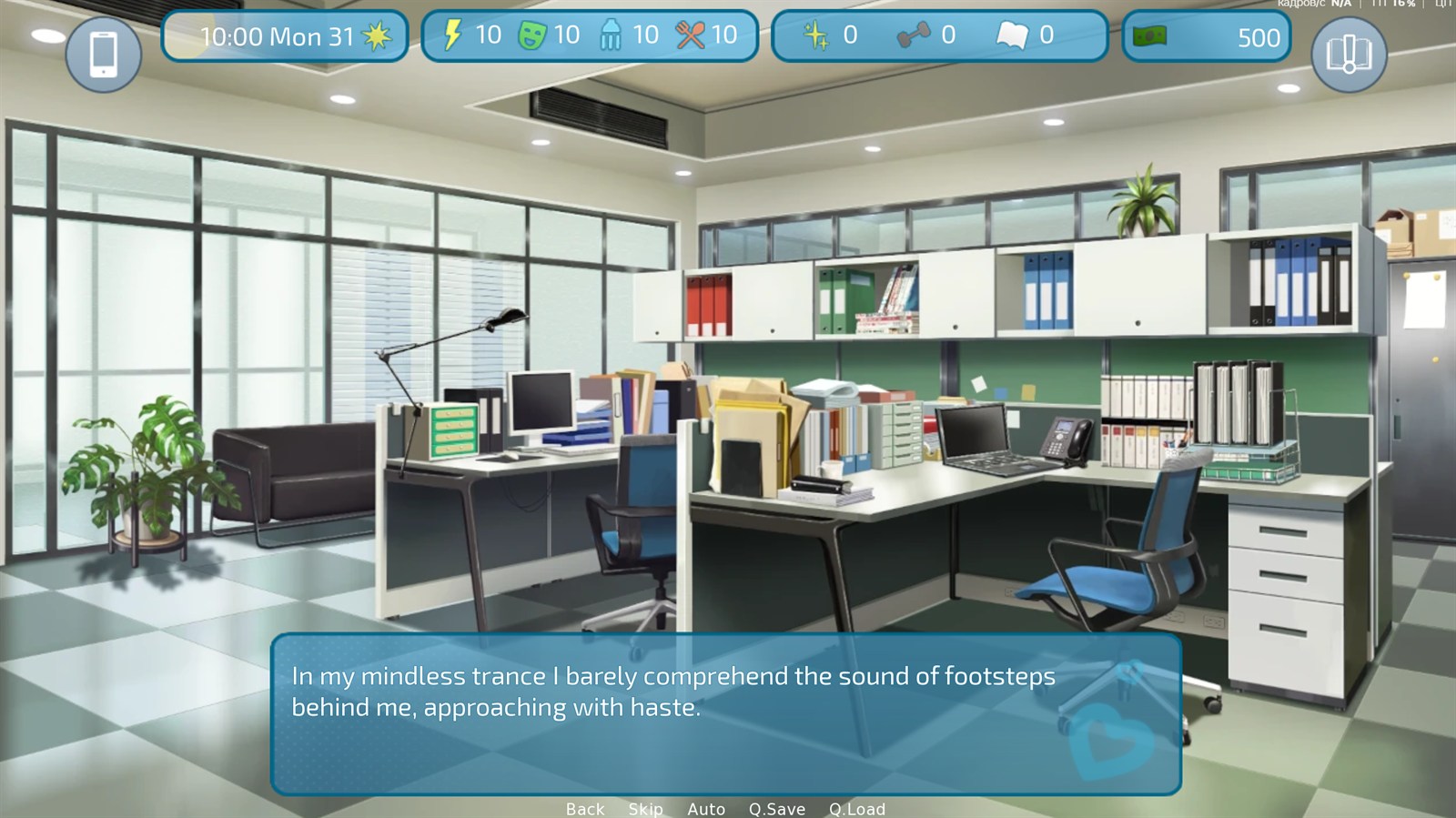
Task: Go Back to previous dialogue line
Action: 584,809
